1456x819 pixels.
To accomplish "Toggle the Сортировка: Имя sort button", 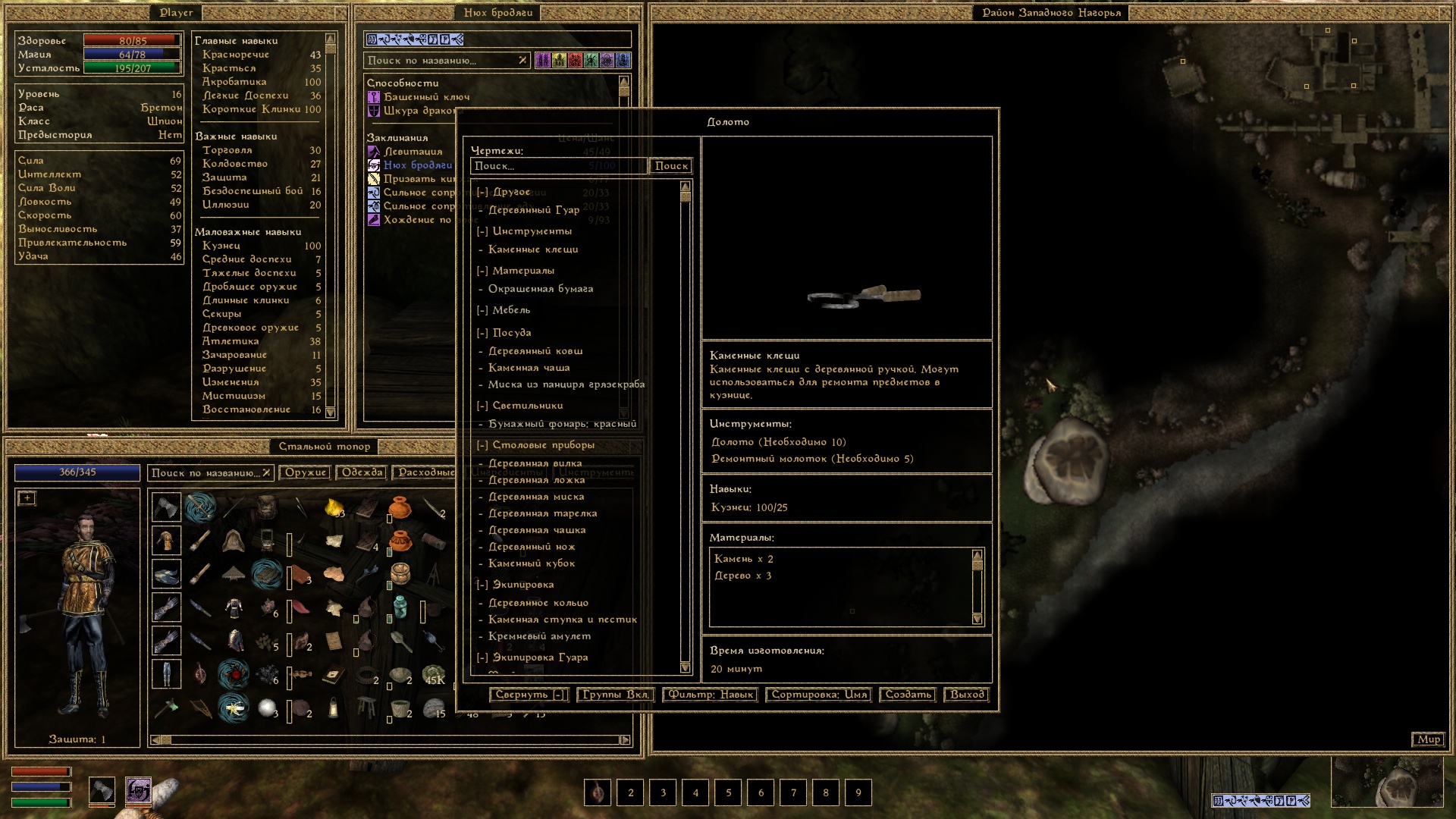I will [819, 695].
